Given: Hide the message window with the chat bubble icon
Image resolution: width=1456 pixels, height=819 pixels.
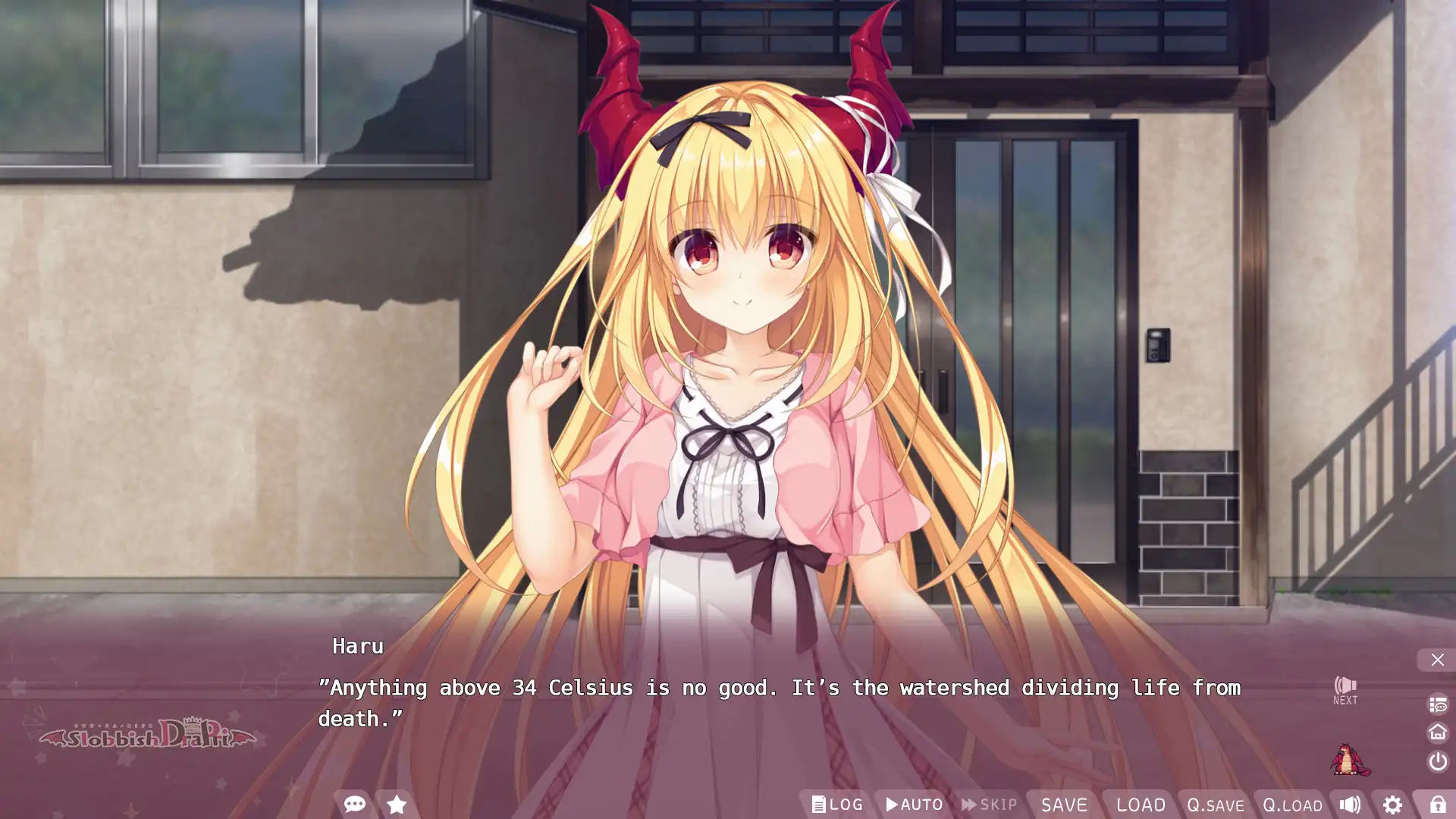Looking at the screenshot, I should [x=354, y=805].
